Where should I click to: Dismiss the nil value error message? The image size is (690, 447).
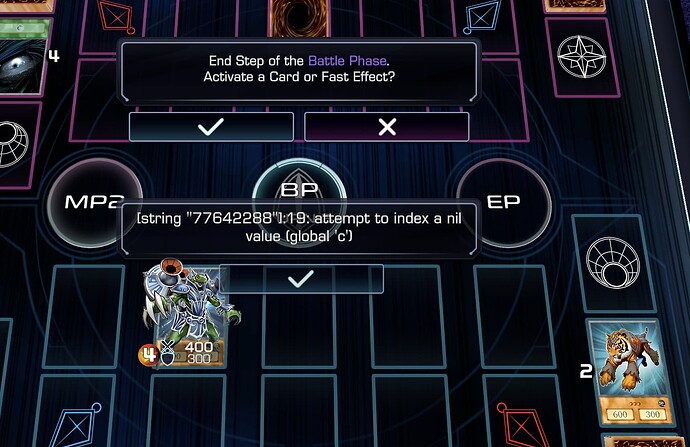tap(301, 279)
